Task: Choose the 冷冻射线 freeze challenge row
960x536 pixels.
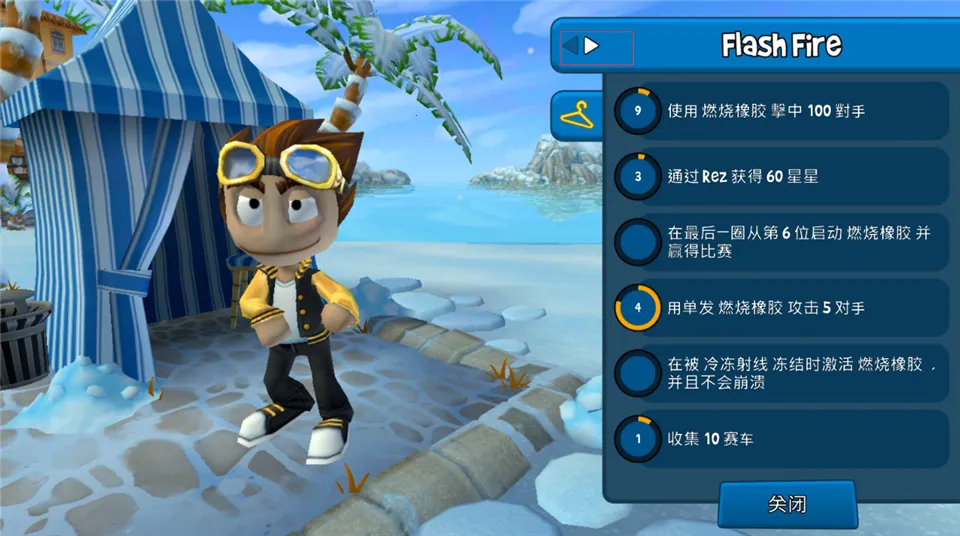Action: (x=778, y=373)
